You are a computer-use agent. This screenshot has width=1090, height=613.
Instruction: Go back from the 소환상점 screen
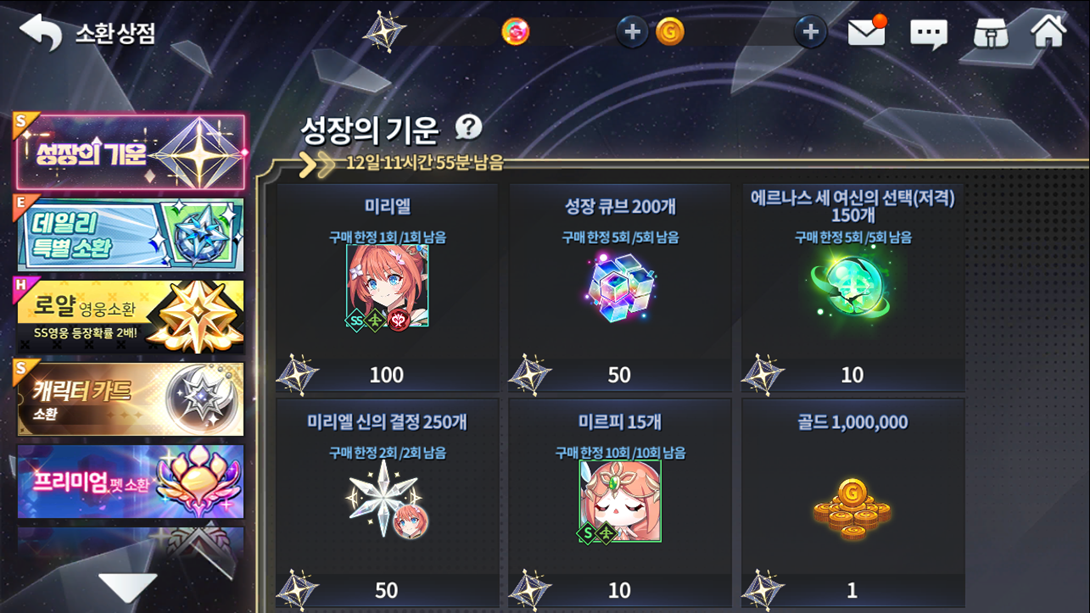[x=41, y=32]
